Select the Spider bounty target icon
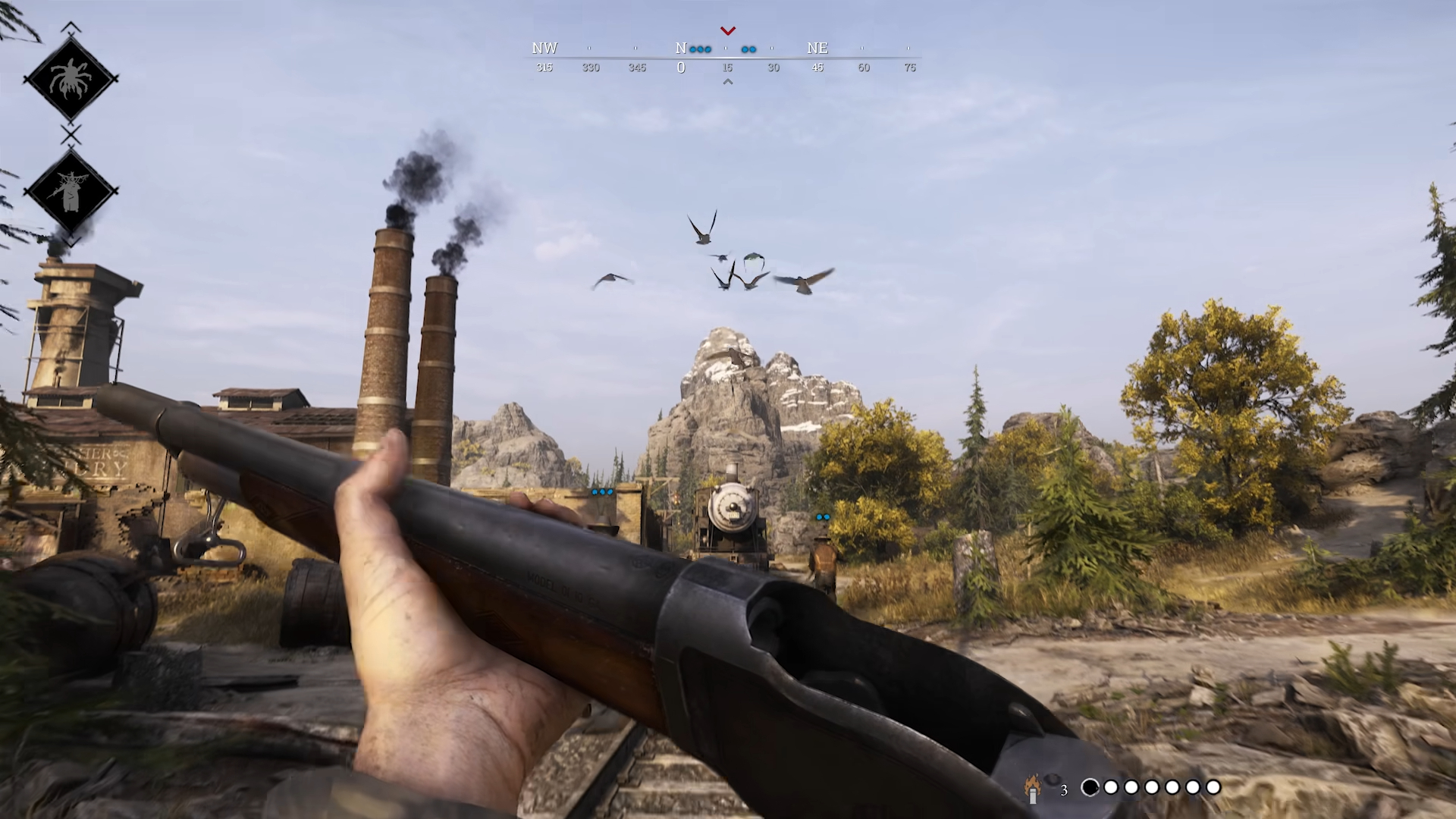 coord(71,79)
